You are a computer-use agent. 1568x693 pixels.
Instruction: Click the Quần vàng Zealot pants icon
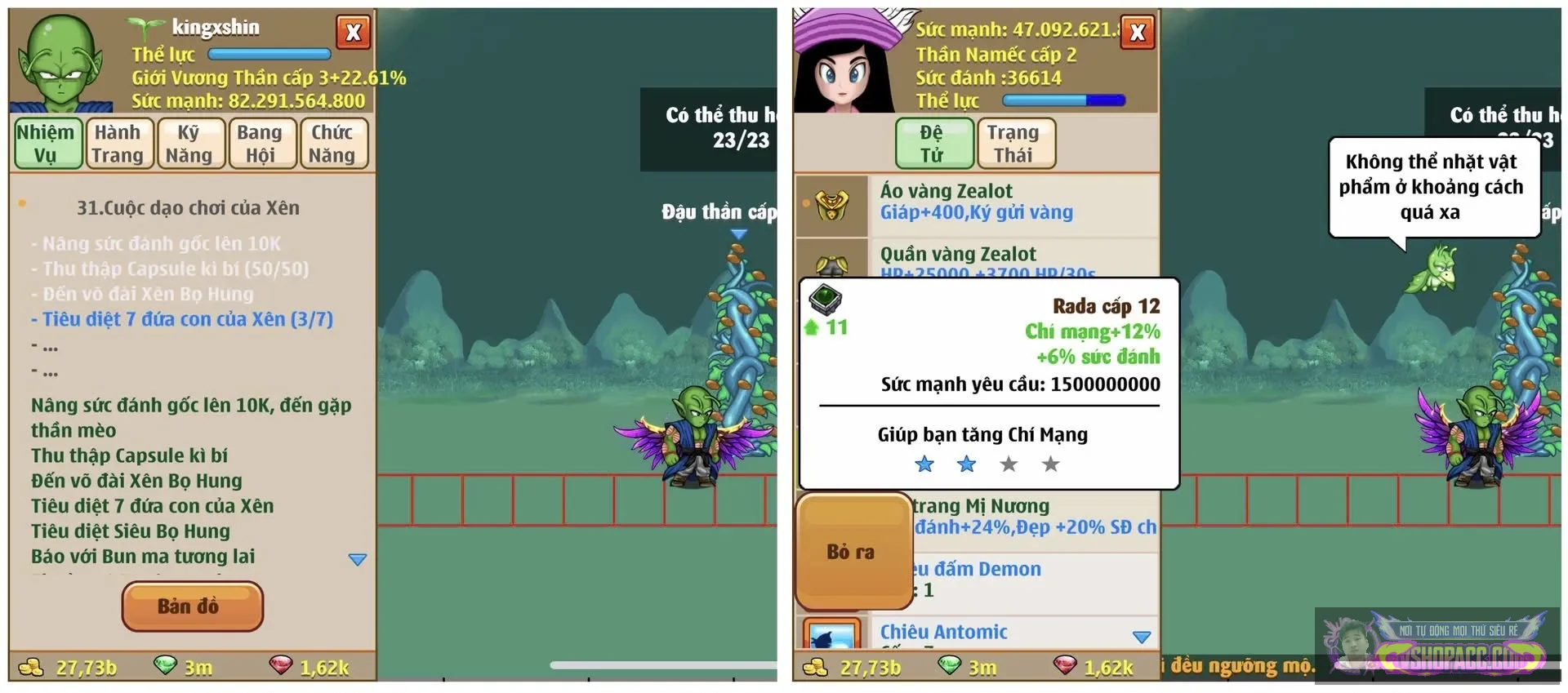831,263
